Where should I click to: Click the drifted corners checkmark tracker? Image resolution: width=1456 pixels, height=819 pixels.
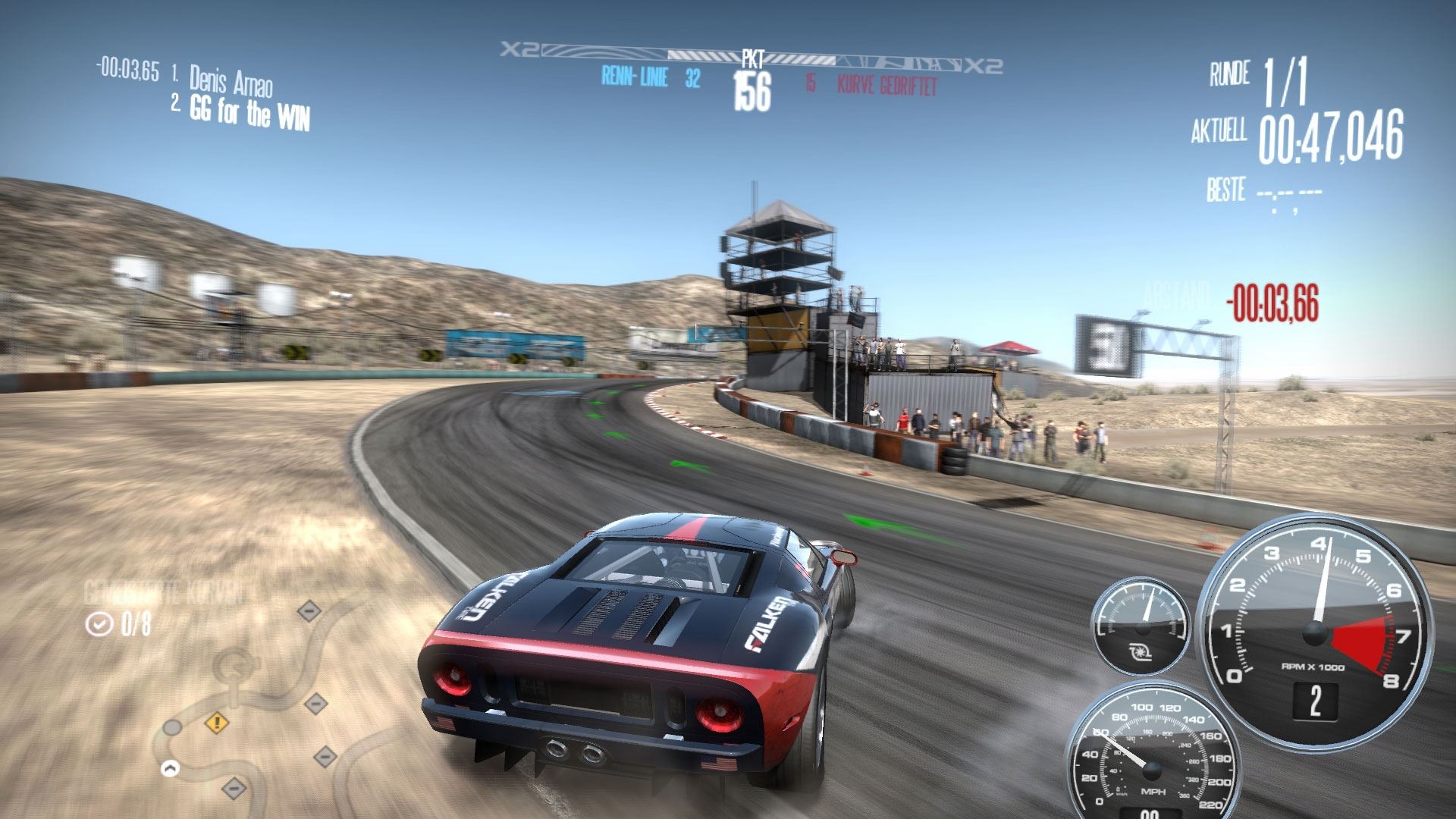(118, 624)
